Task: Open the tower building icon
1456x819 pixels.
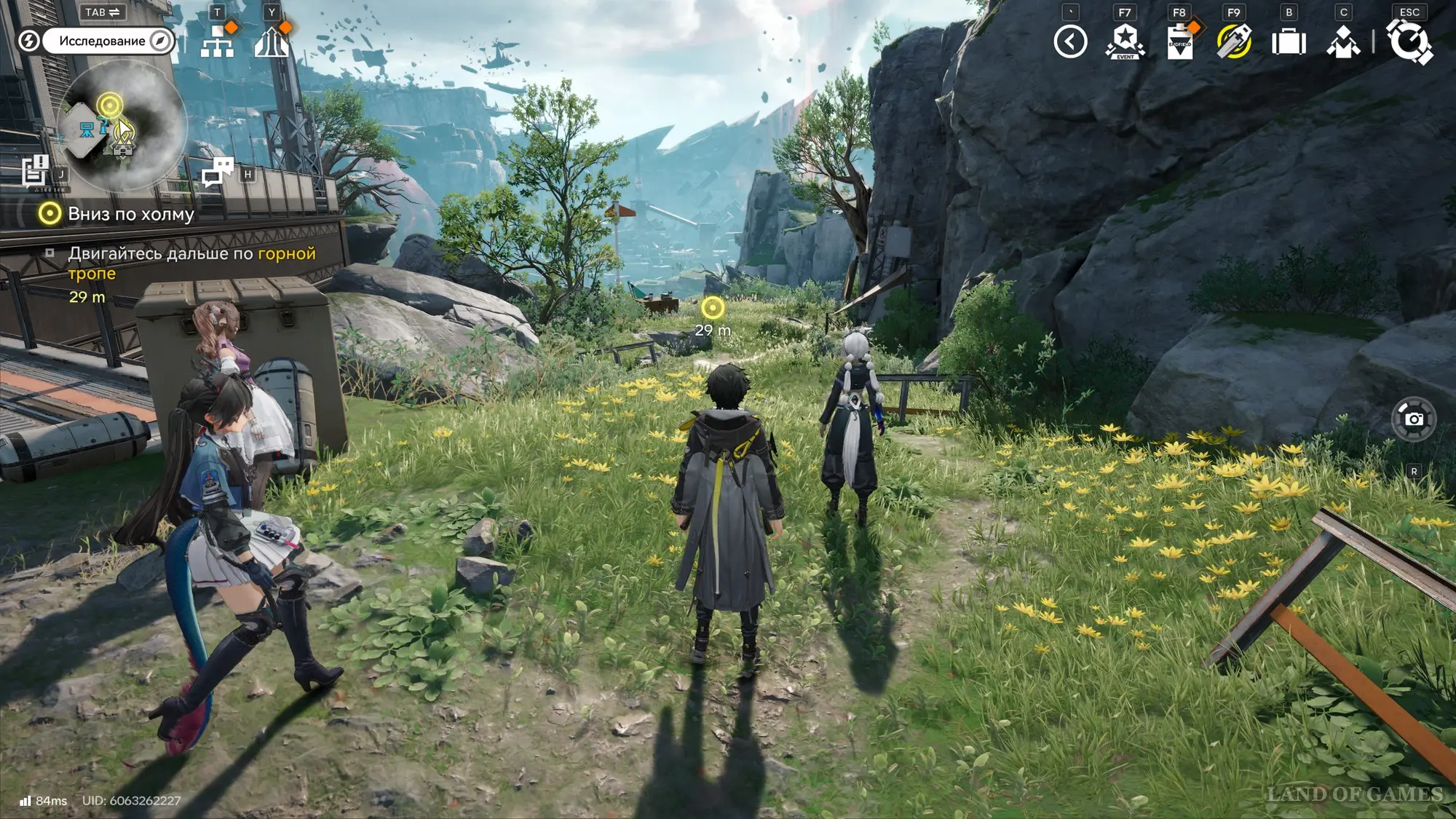Action: tap(272, 41)
